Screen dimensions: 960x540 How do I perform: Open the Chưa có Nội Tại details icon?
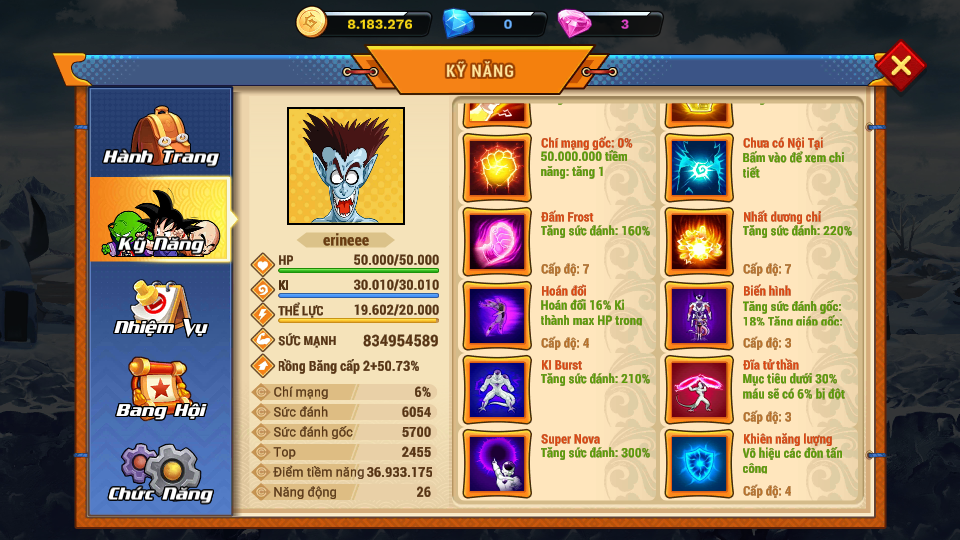pos(698,167)
